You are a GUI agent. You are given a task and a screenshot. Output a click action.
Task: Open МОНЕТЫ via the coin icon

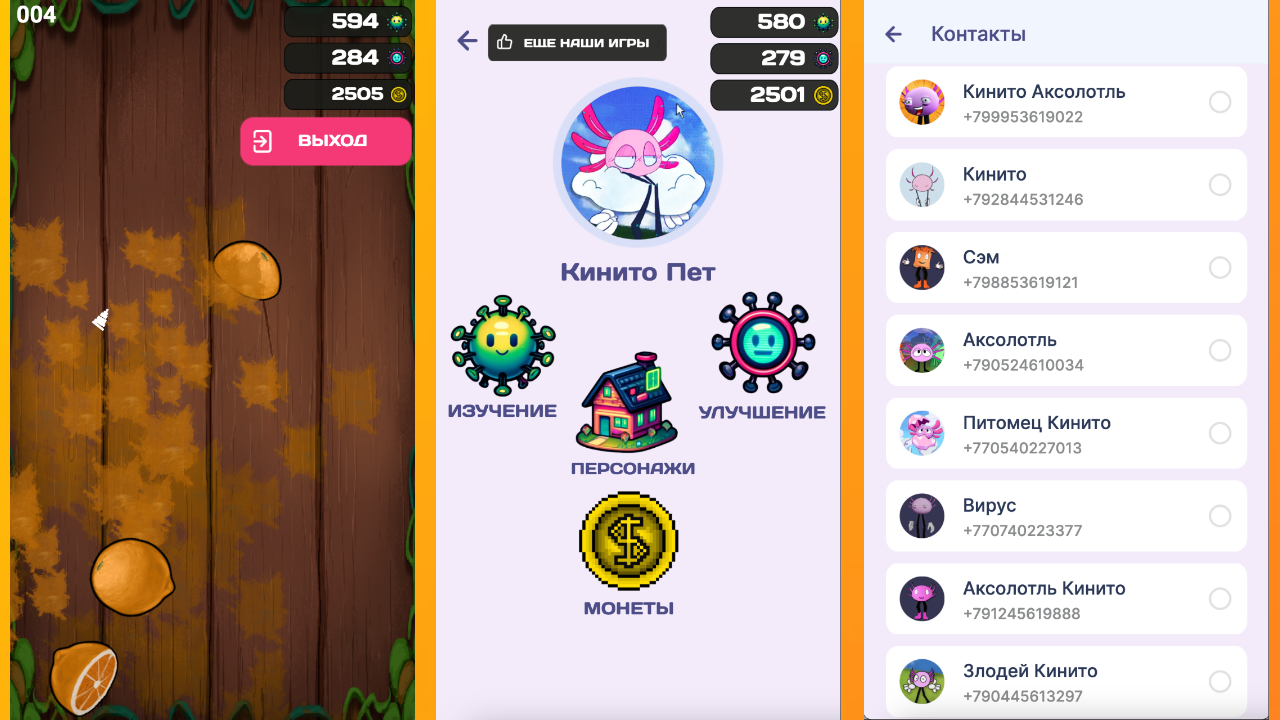627,540
